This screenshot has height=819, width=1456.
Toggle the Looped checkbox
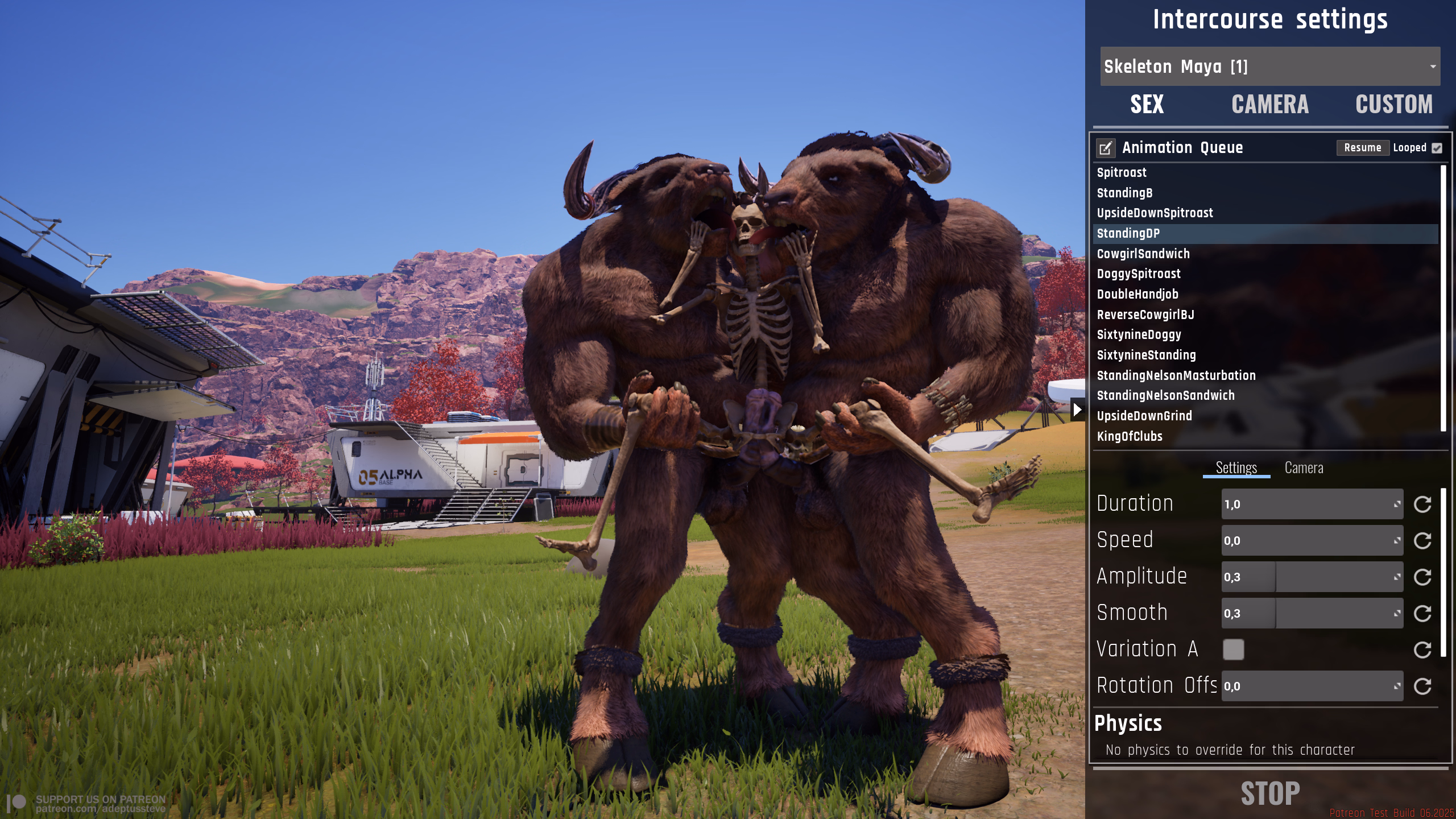pyautogui.click(x=1437, y=148)
